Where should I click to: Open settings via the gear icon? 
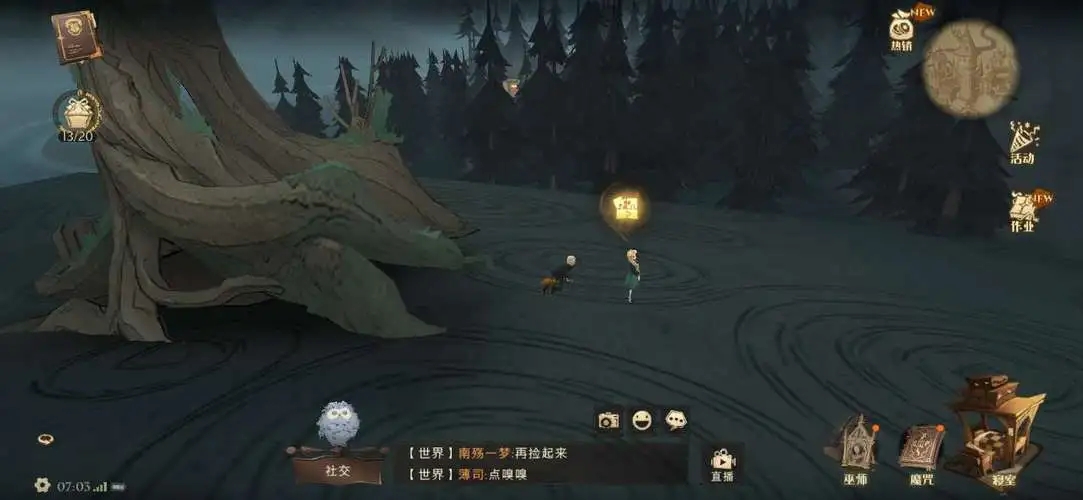tap(42, 485)
